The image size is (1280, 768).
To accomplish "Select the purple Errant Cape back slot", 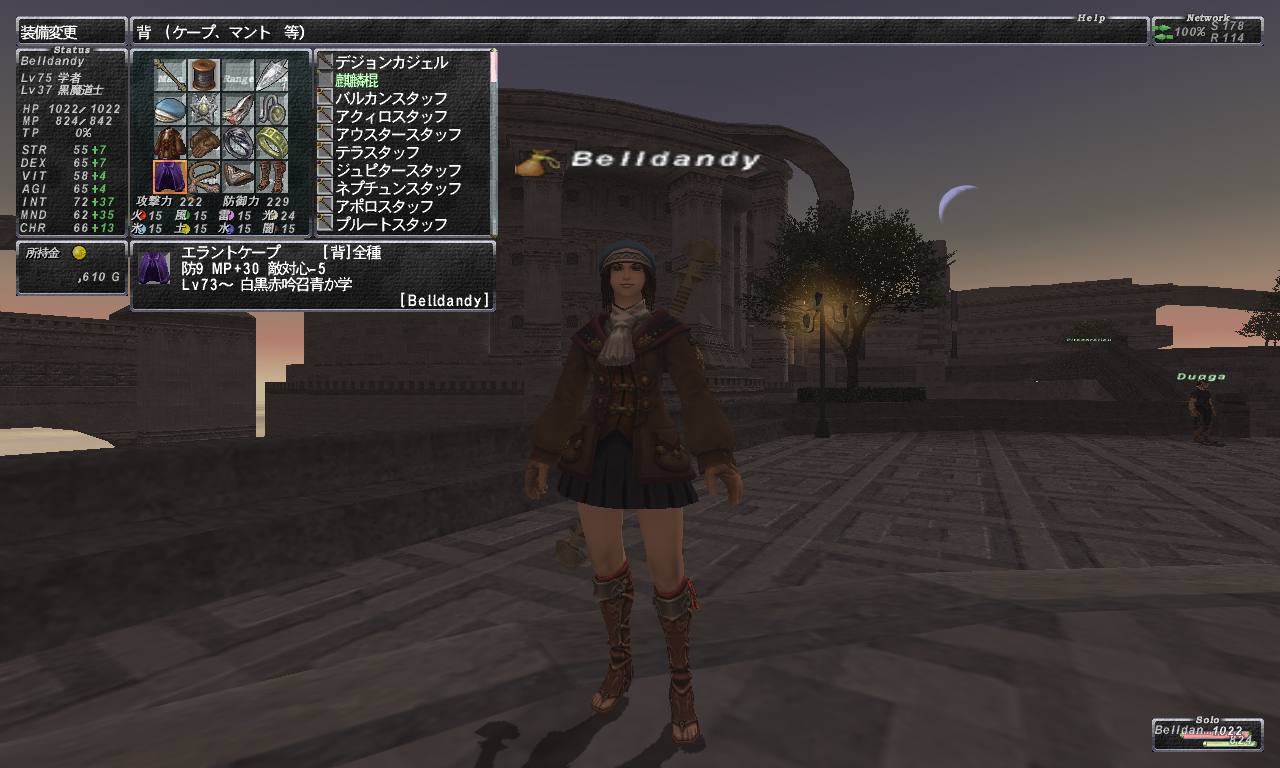I will [x=170, y=176].
